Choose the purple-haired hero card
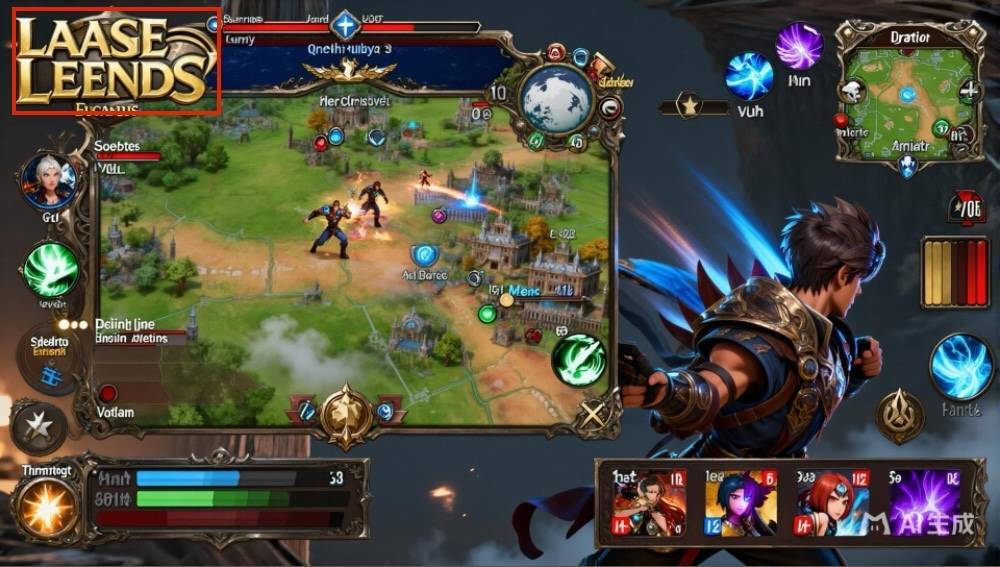The image size is (1000, 567). pyautogui.click(x=741, y=504)
